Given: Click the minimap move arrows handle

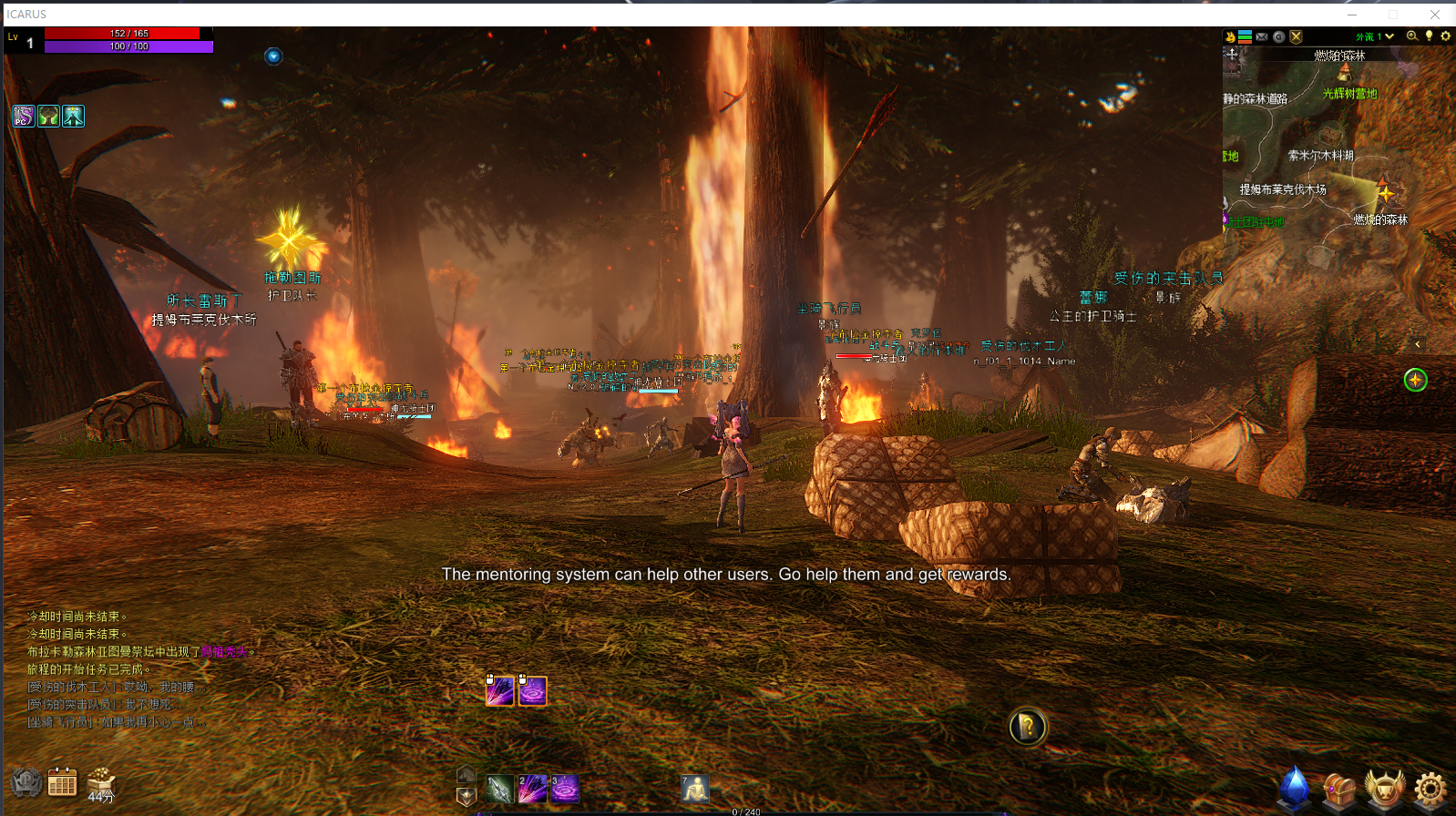Looking at the screenshot, I should 1232,54.
